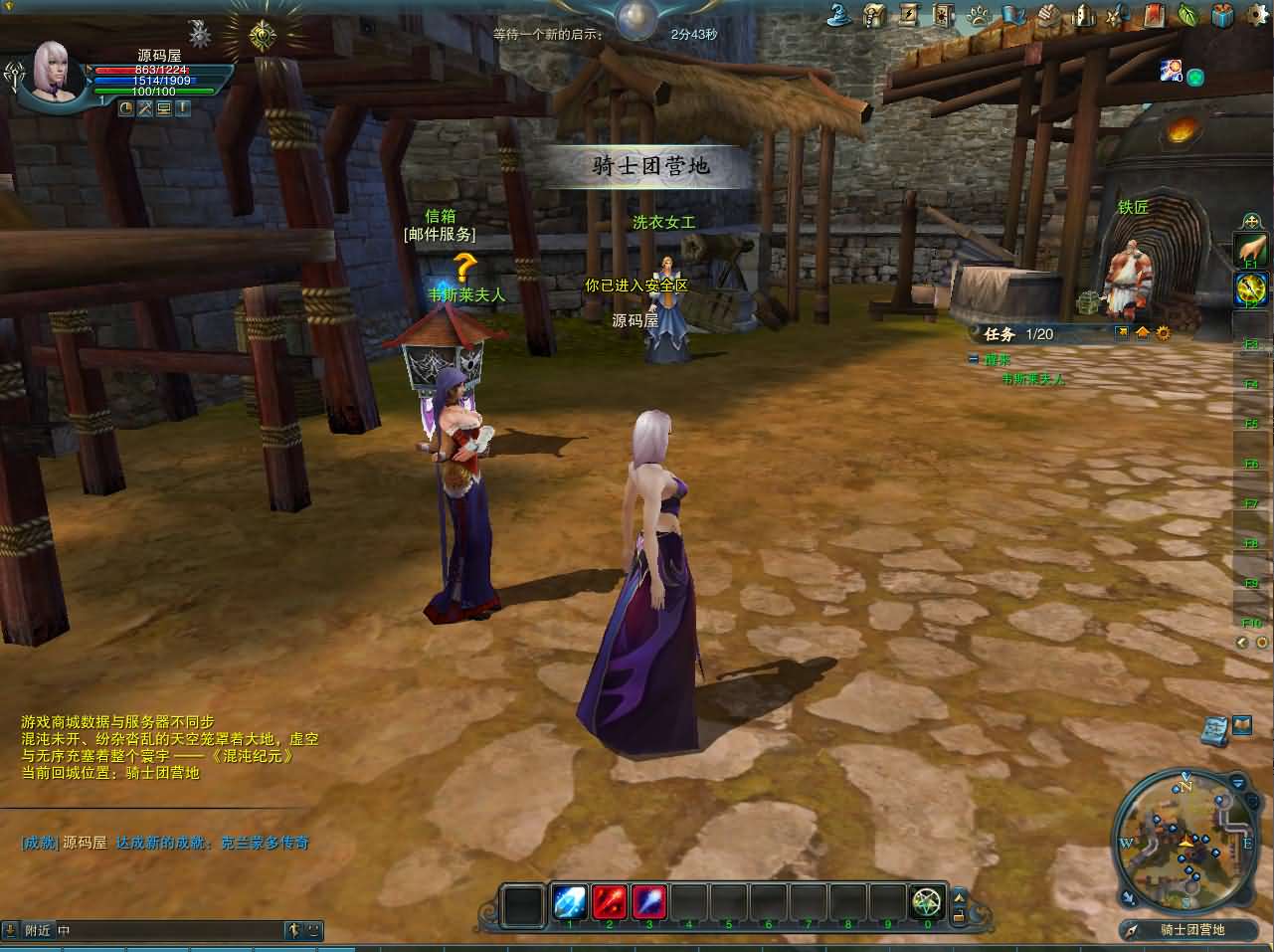Viewport: 1274px width, 952px height.
Task: Open the blue book icon above the minimap
Action: click(x=1213, y=728)
